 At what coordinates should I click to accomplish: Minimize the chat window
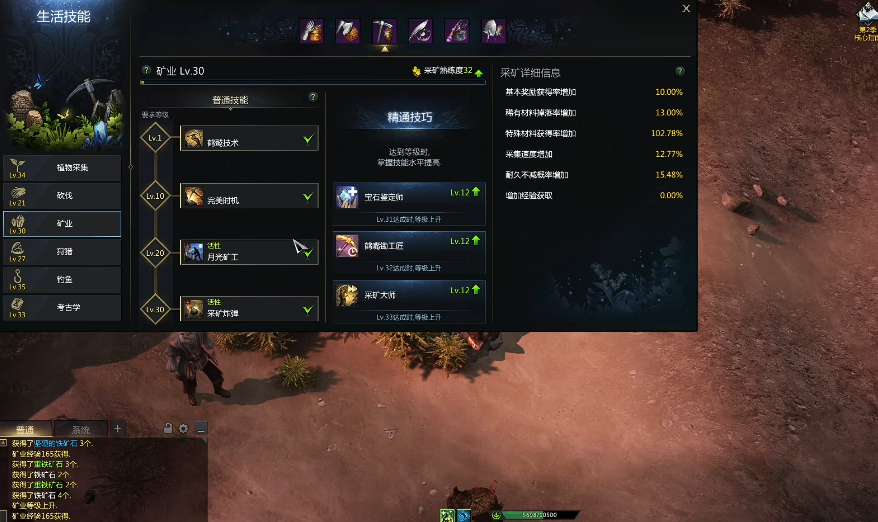201,429
